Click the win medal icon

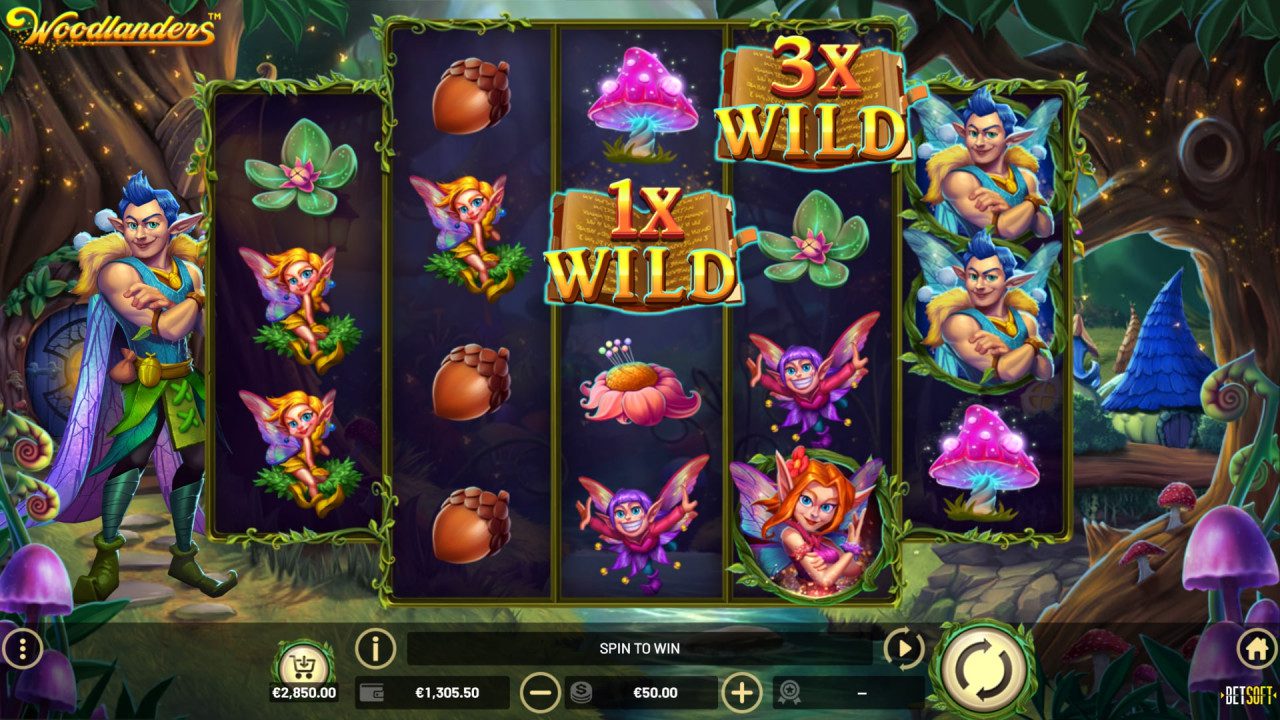789,691
